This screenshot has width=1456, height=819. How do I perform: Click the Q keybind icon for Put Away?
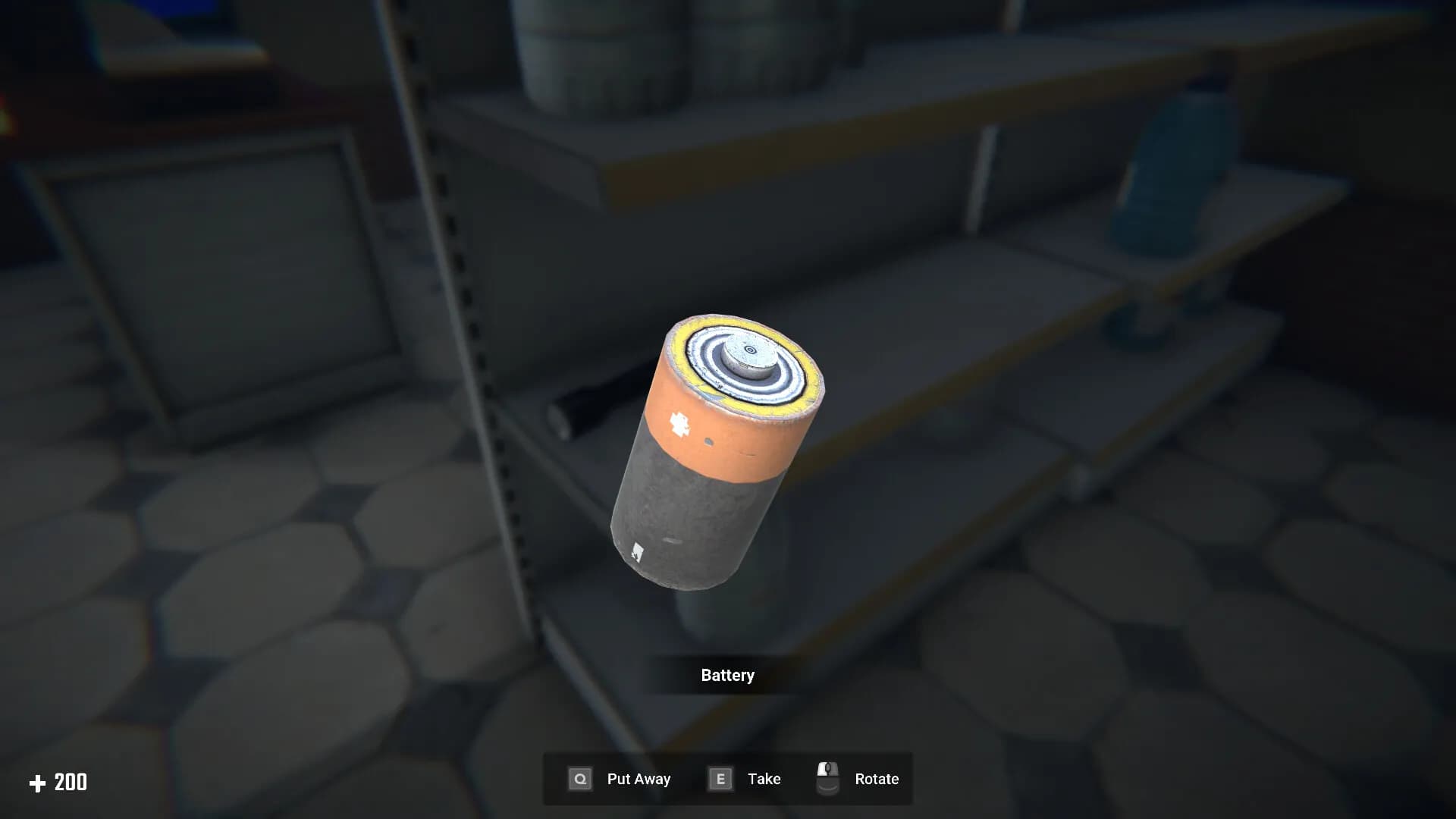[579, 778]
